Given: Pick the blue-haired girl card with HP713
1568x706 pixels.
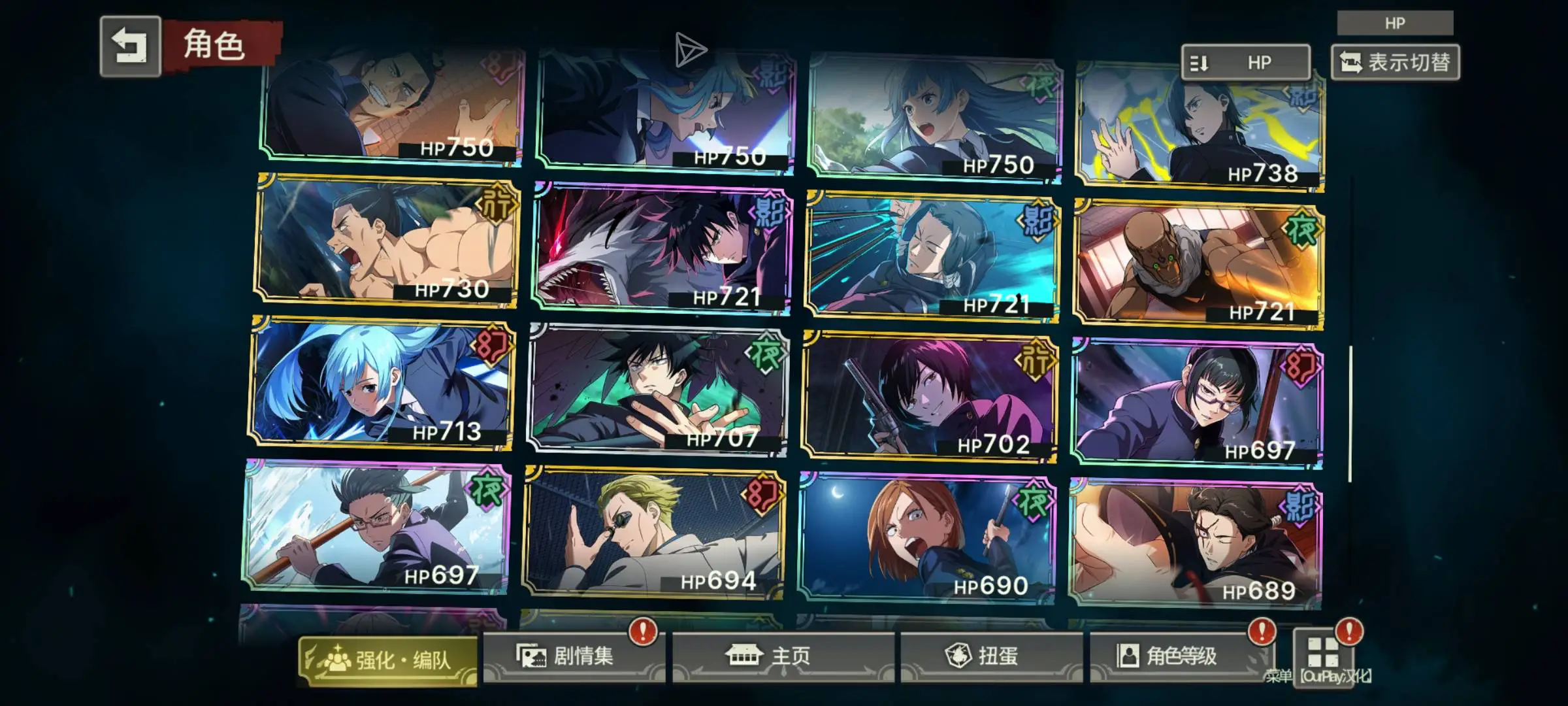Looking at the screenshot, I should tap(382, 384).
